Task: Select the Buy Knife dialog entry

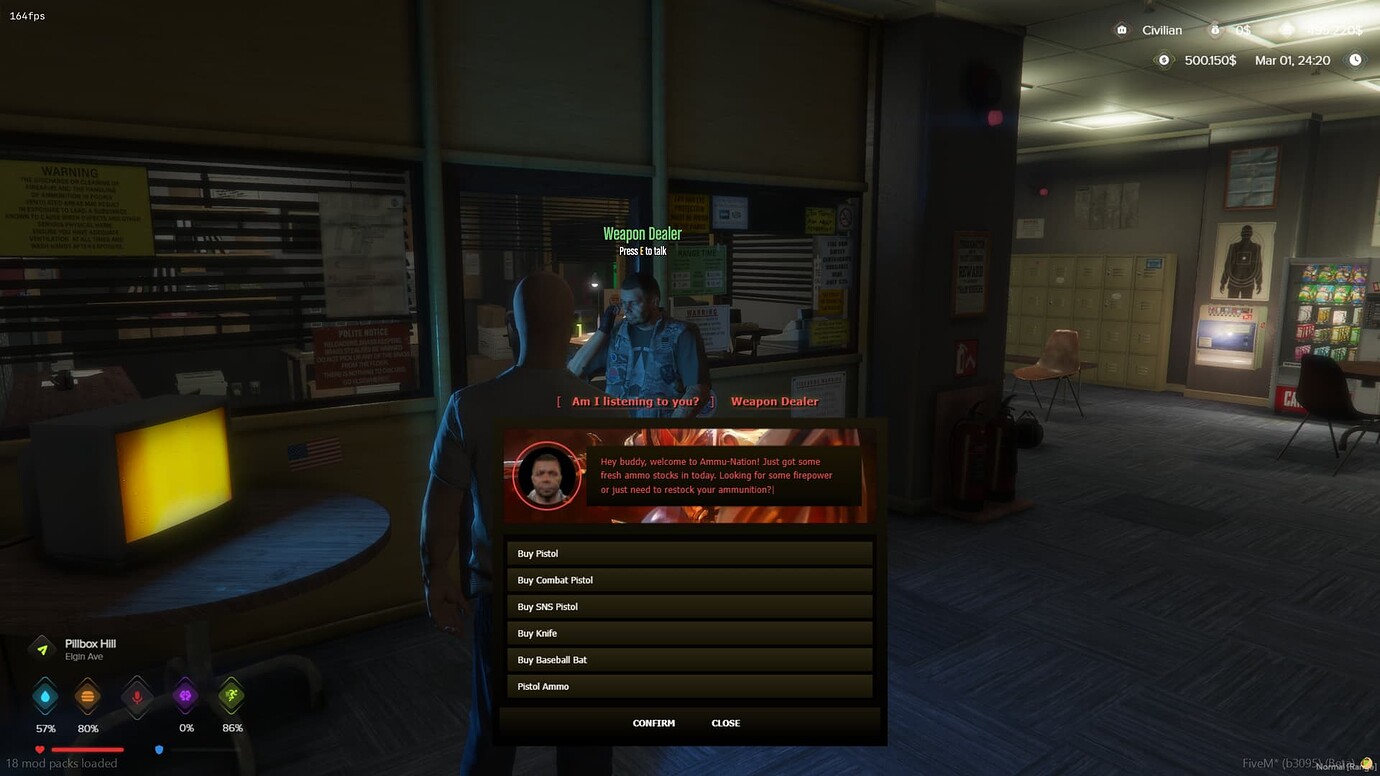Action: (x=689, y=633)
